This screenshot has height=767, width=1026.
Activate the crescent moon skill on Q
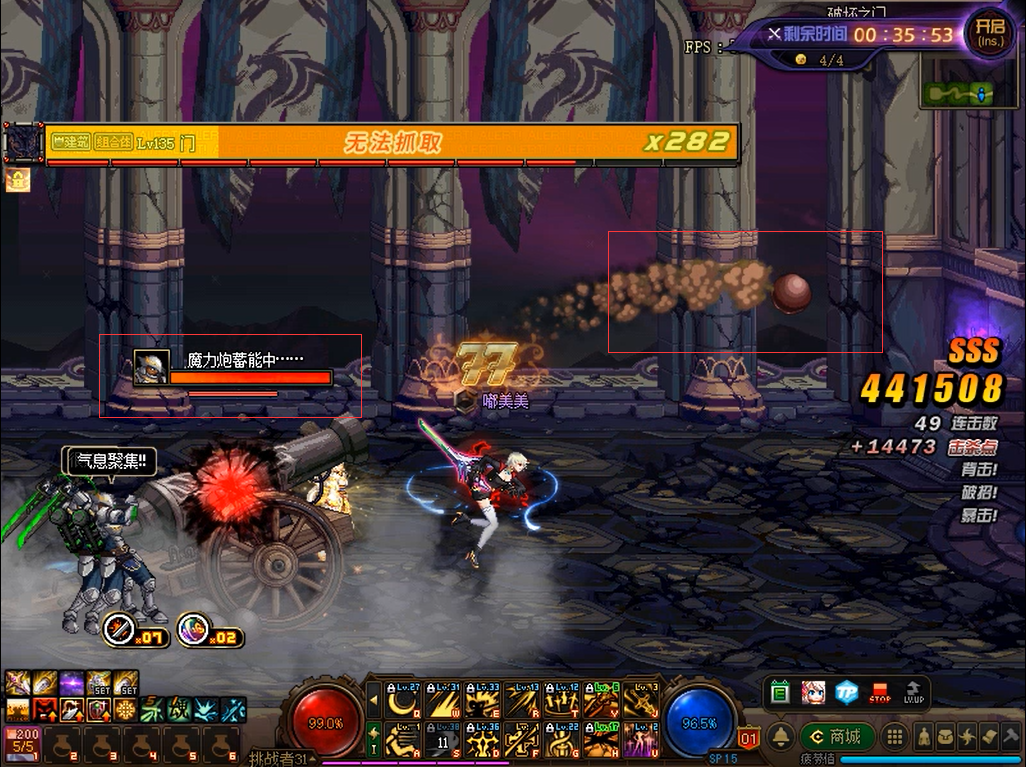(404, 700)
